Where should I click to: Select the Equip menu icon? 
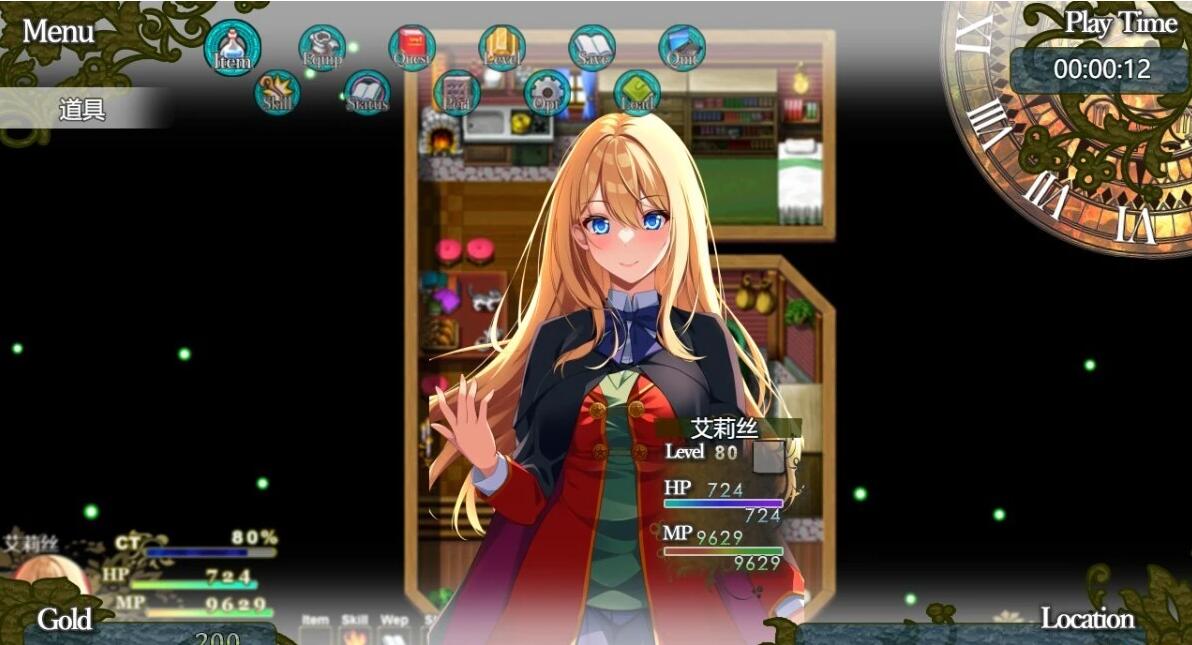pyautogui.click(x=322, y=48)
